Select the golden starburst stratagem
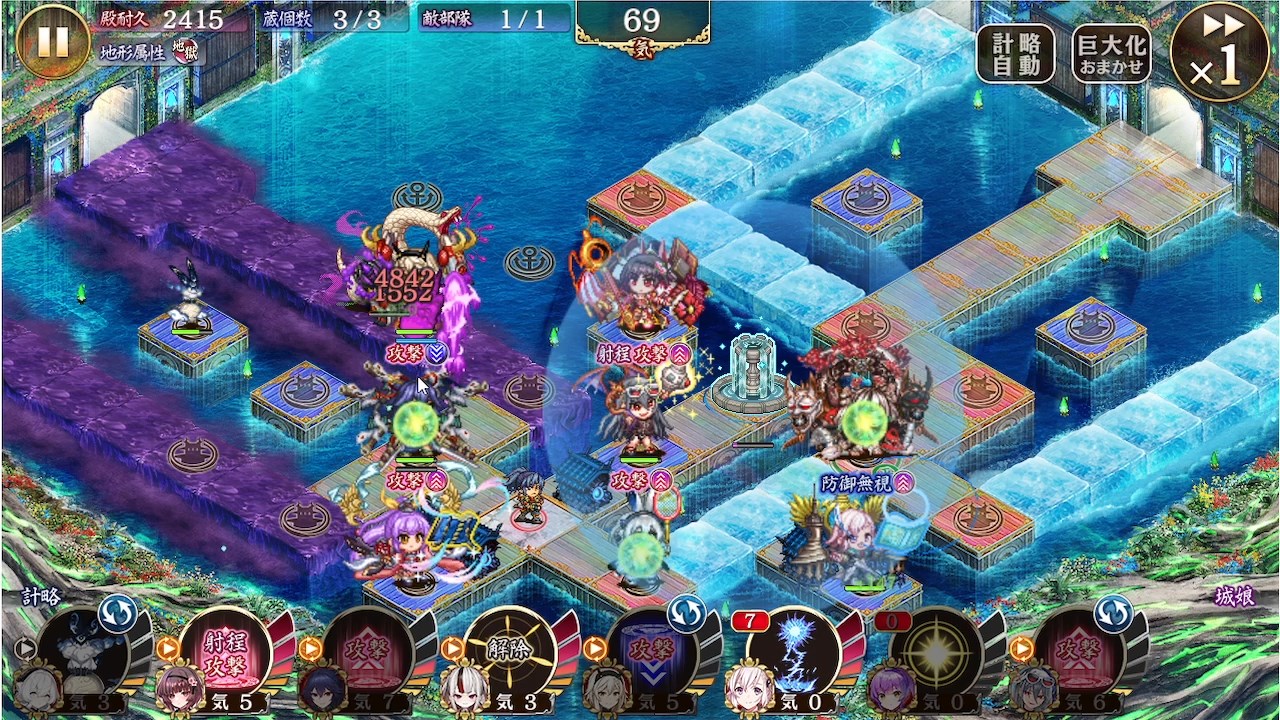 coord(937,653)
